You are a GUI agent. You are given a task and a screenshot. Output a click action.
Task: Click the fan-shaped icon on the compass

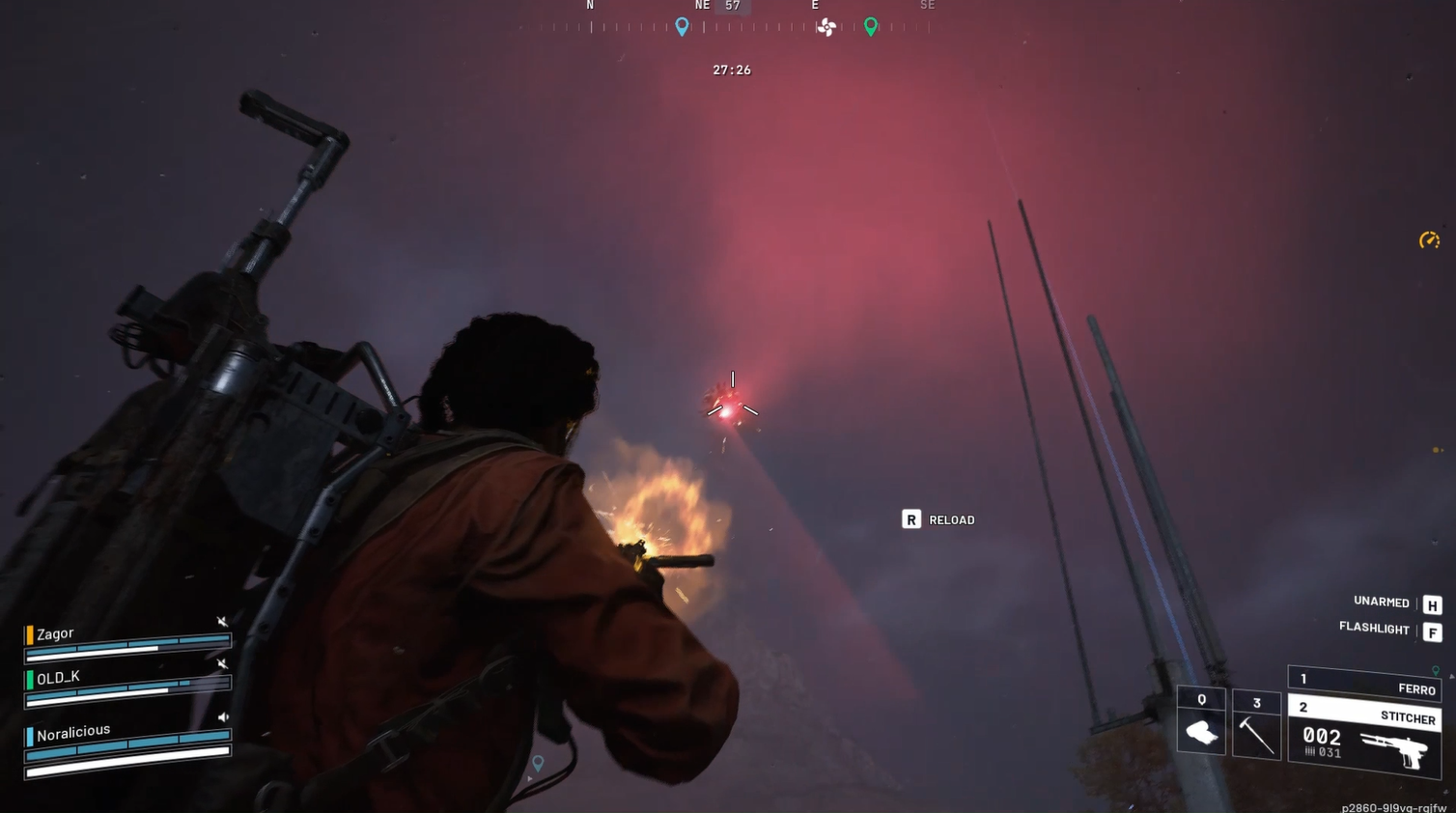(826, 27)
